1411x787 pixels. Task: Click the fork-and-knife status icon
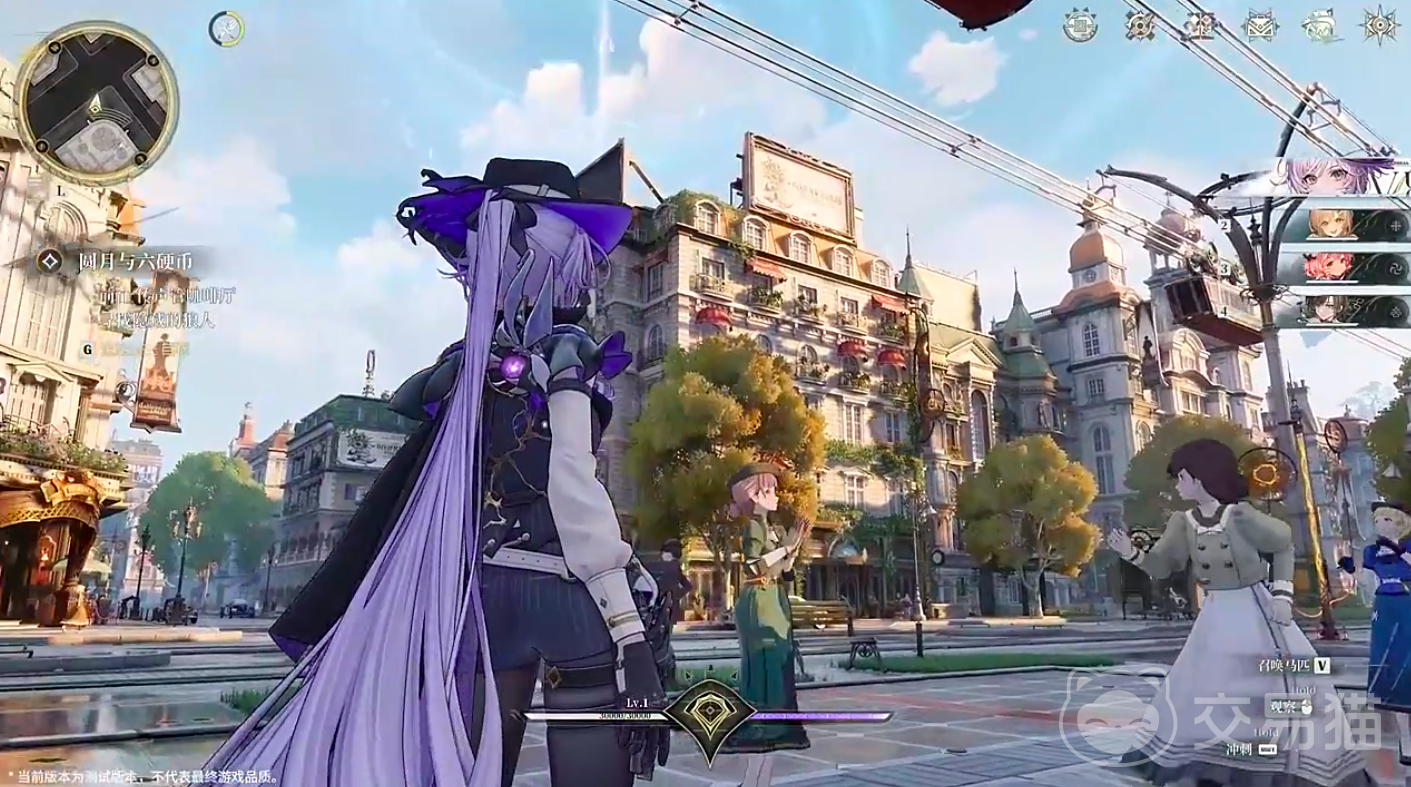pyautogui.click(x=227, y=29)
